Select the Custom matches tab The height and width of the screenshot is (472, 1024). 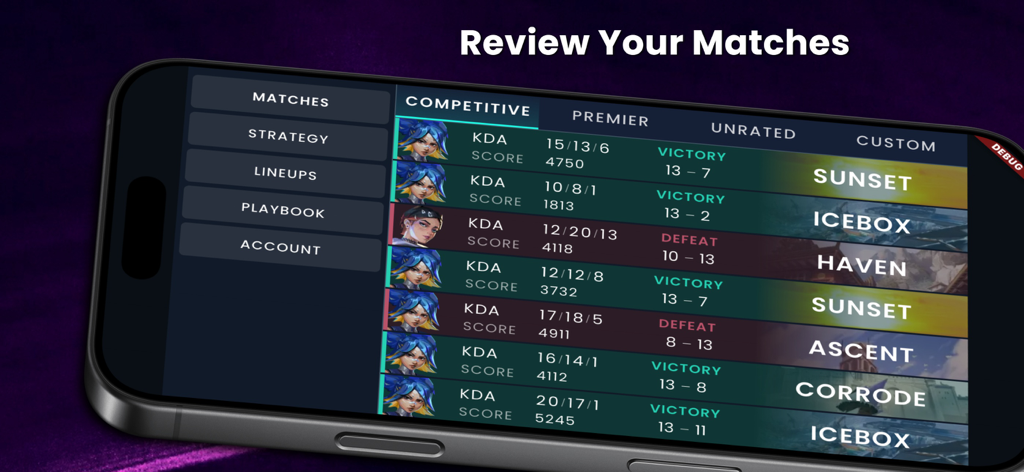point(895,143)
